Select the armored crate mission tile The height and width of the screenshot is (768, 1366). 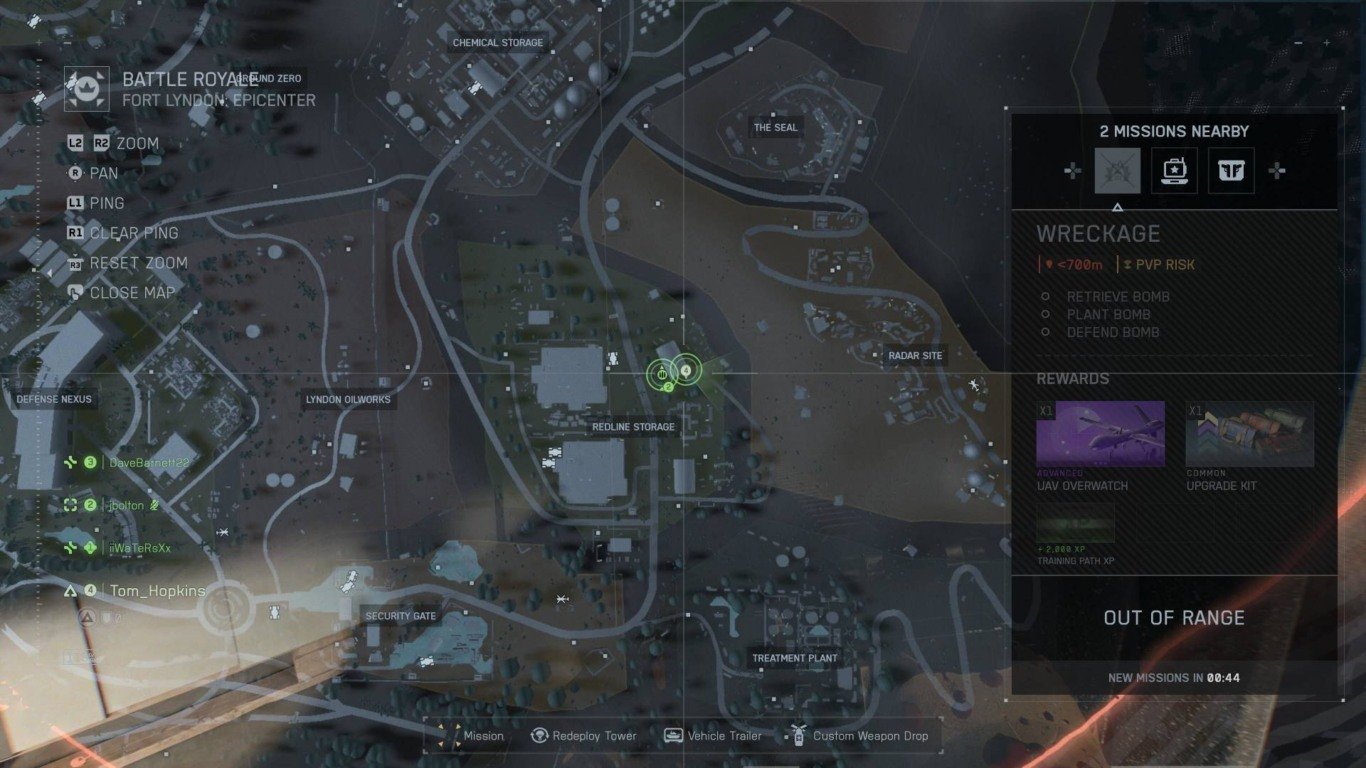point(1231,171)
